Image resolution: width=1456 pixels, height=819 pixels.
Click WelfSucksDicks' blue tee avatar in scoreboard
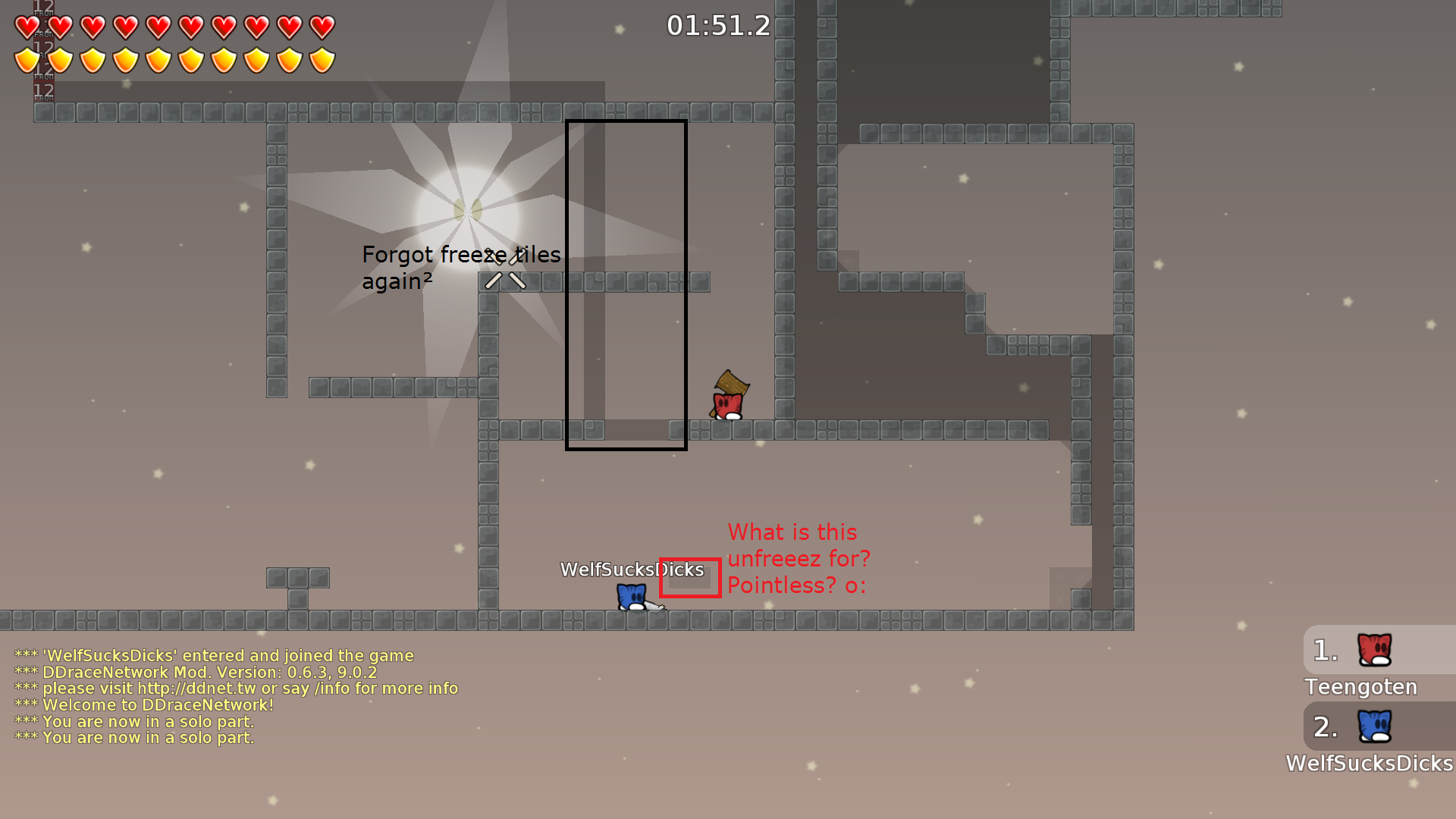tap(1374, 726)
